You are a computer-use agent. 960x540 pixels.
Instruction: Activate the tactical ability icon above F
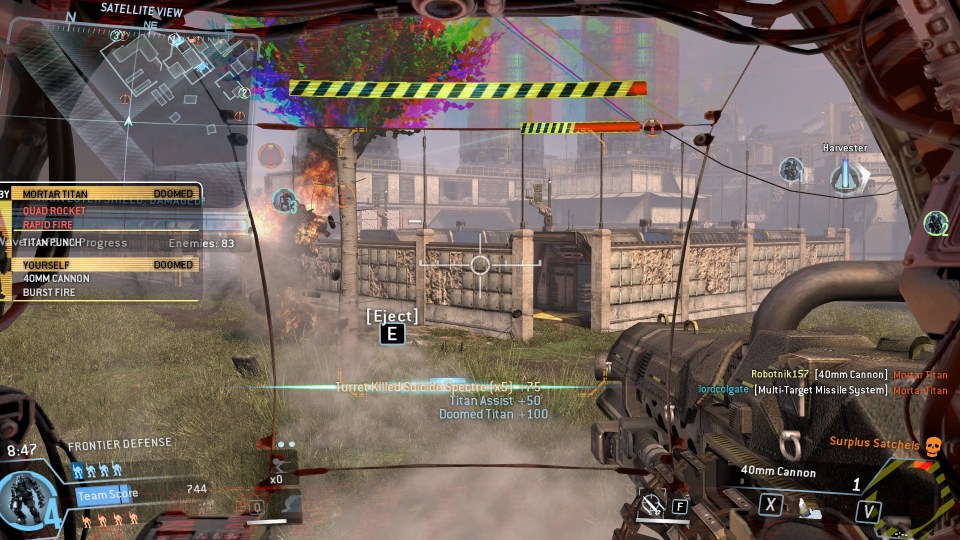(651, 505)
